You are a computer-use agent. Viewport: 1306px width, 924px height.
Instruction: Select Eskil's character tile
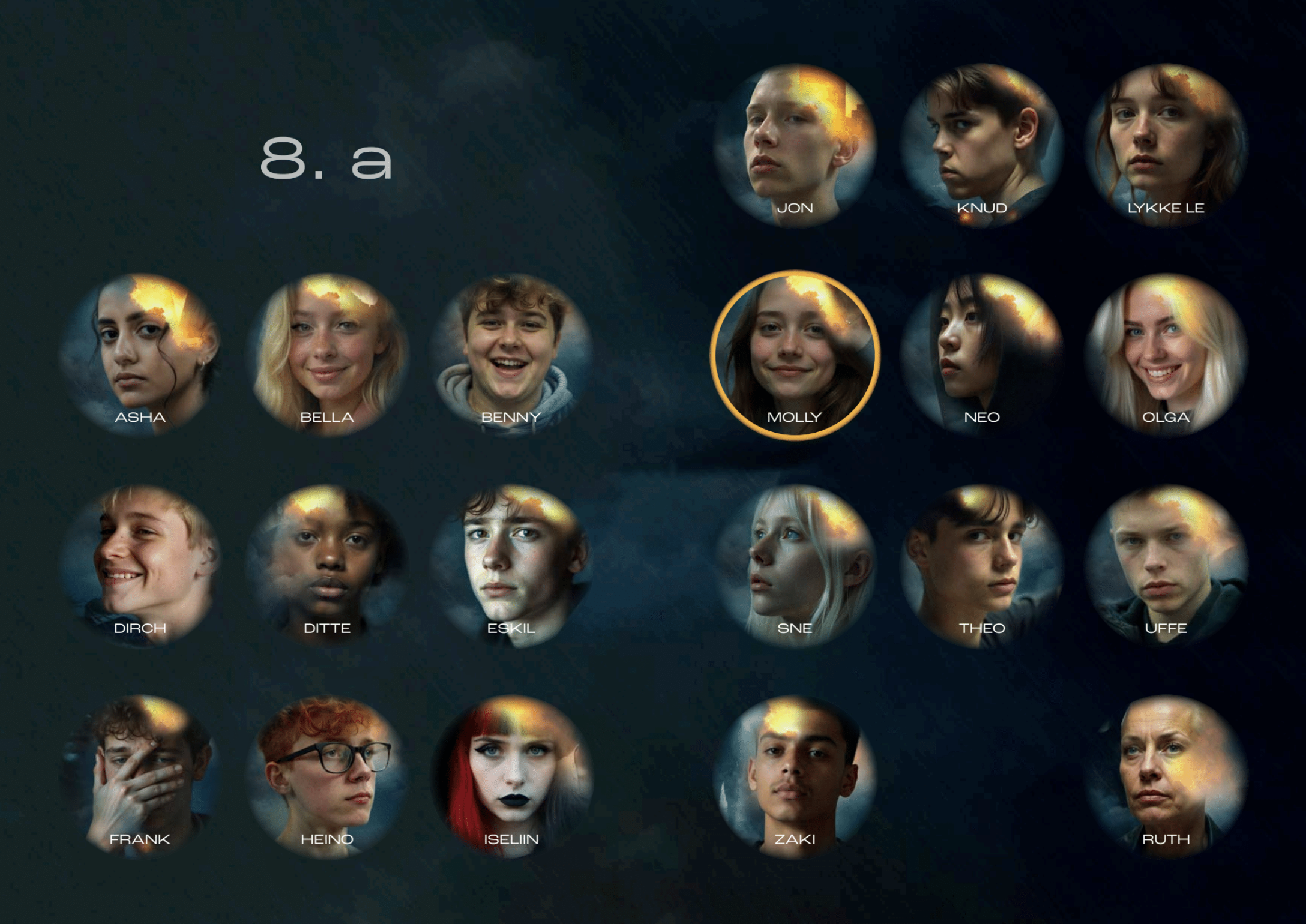pyautogui.click(x=511, y=566)
